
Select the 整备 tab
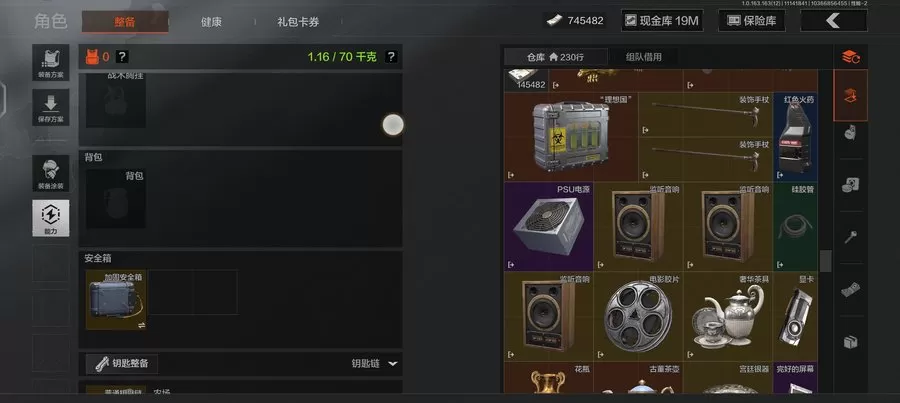125,21
